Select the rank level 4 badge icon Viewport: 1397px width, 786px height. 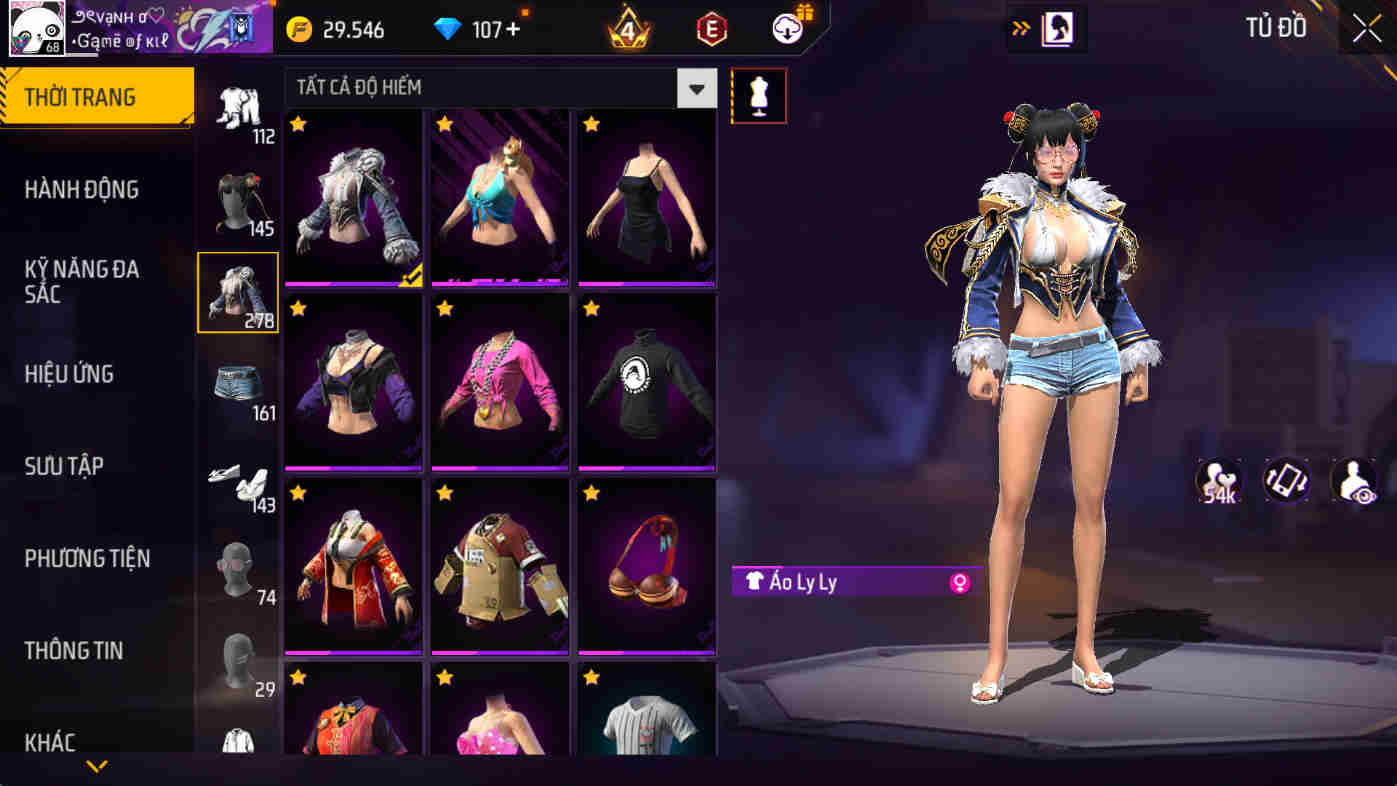[628, 27]
